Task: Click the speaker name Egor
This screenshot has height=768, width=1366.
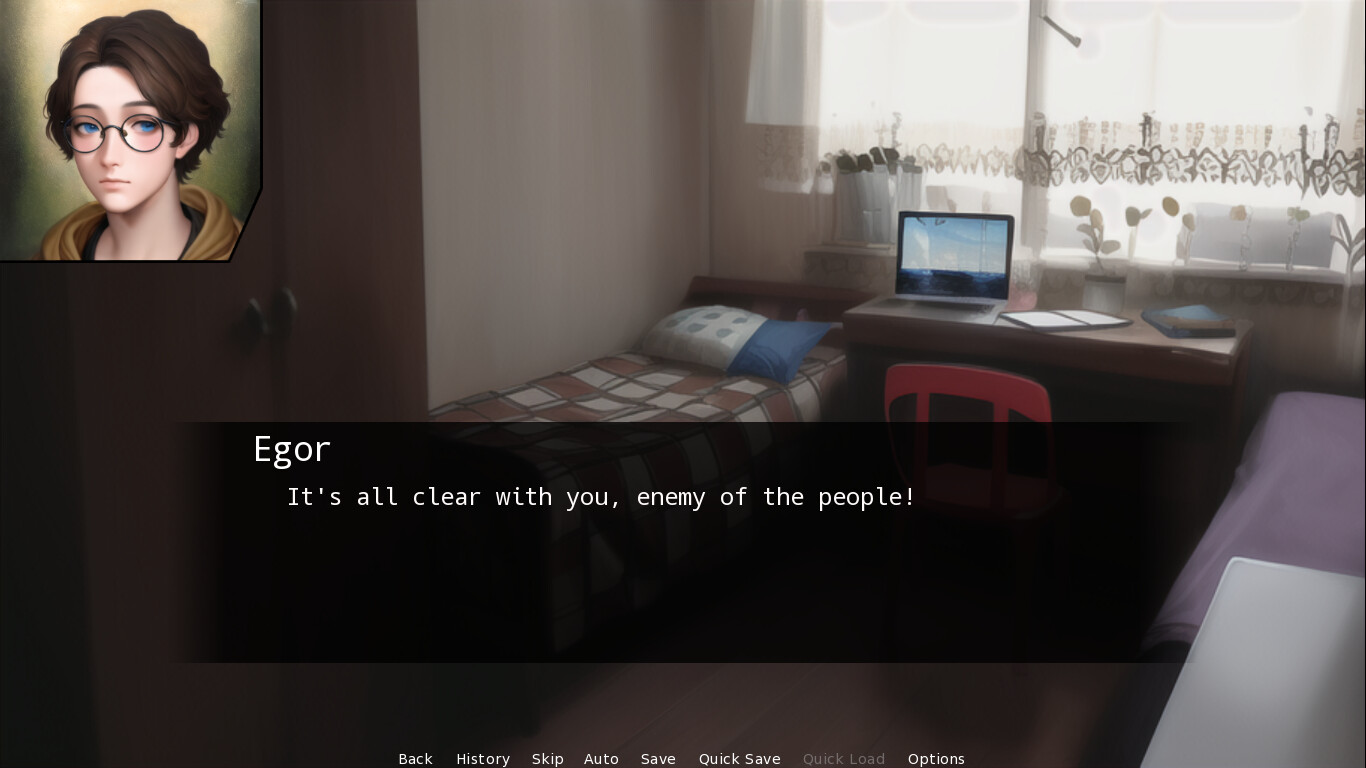Action: pyautogui.click(x=292, y=449)
